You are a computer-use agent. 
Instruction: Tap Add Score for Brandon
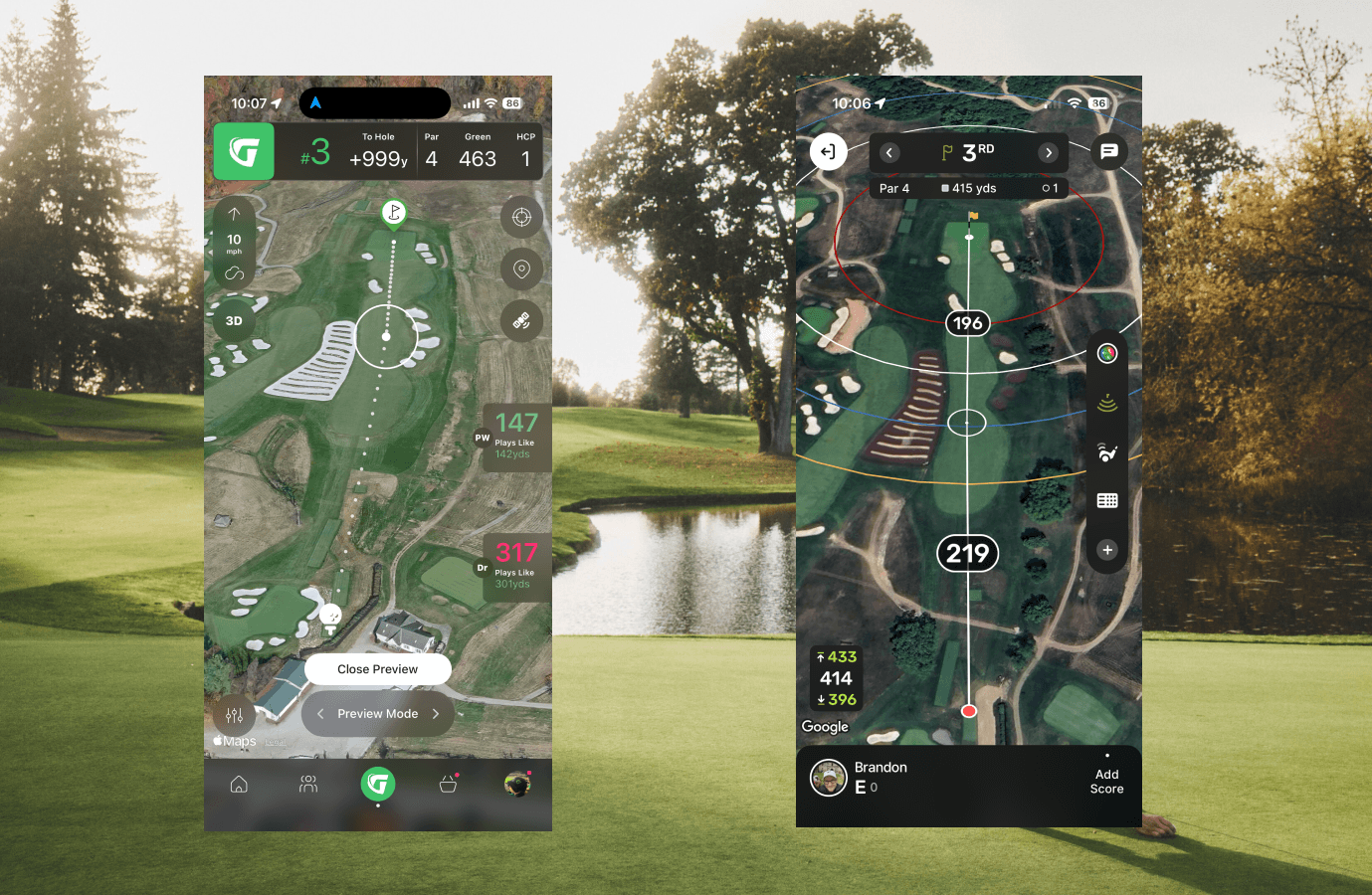(1106, 781)
